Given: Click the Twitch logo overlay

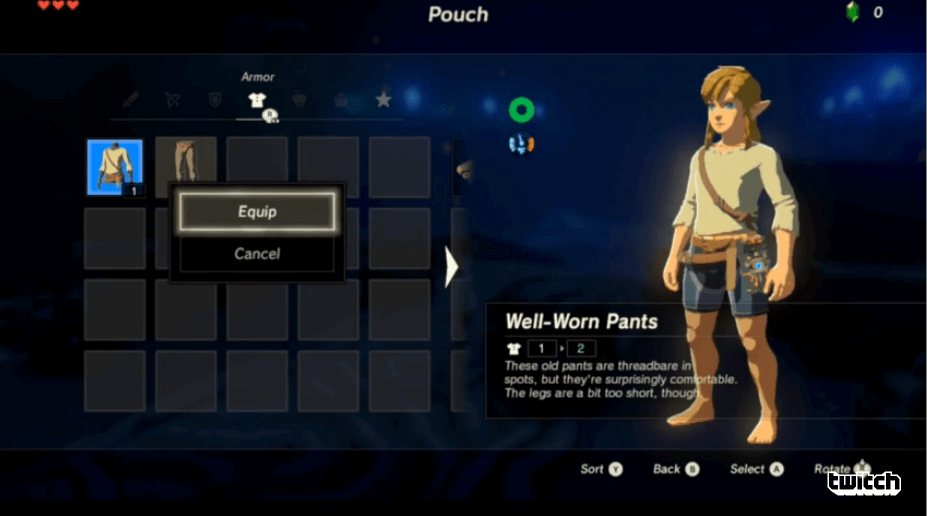Looking at the screenshot, I should (864, 483).
